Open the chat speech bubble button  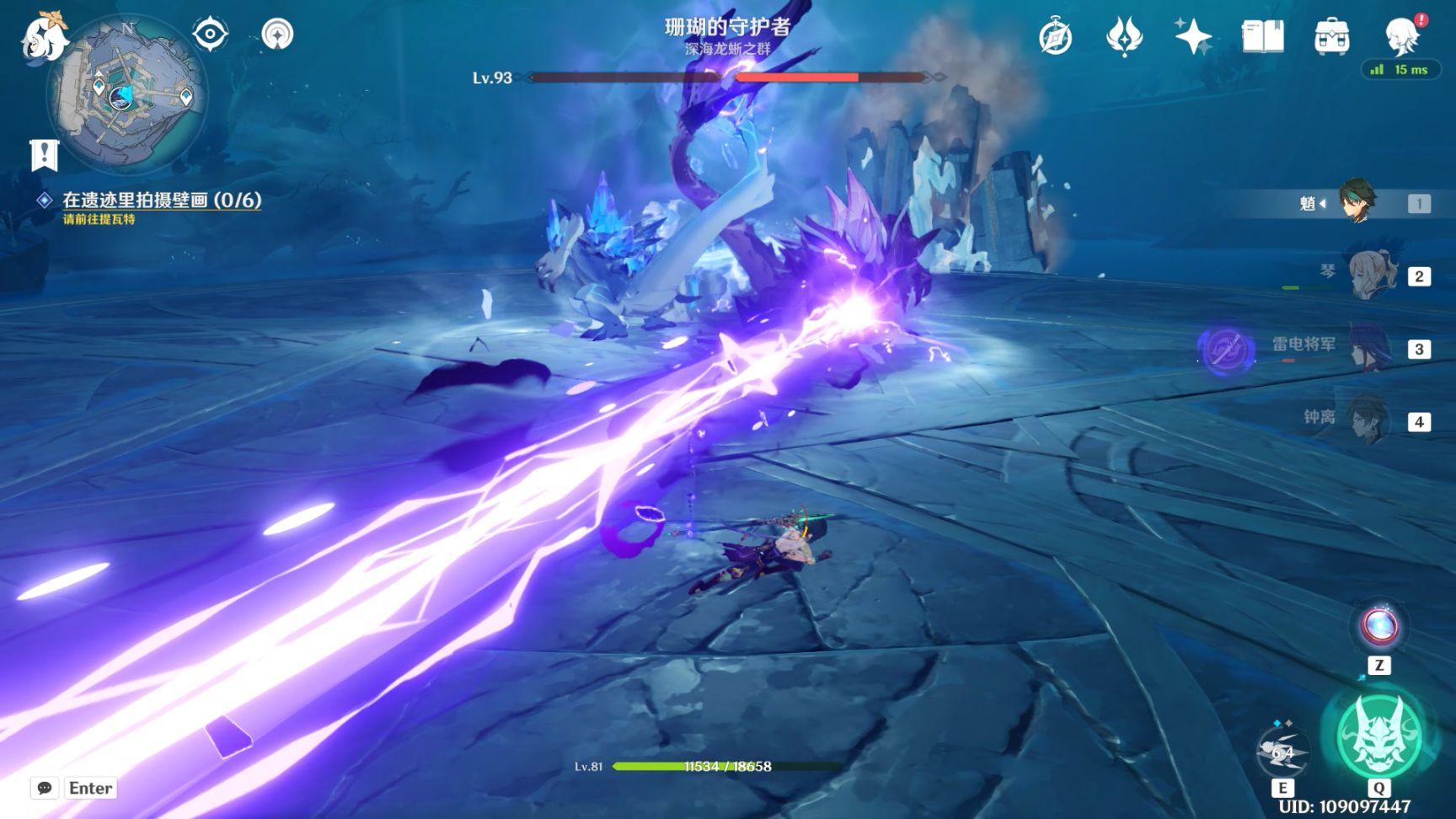(45, 788)
